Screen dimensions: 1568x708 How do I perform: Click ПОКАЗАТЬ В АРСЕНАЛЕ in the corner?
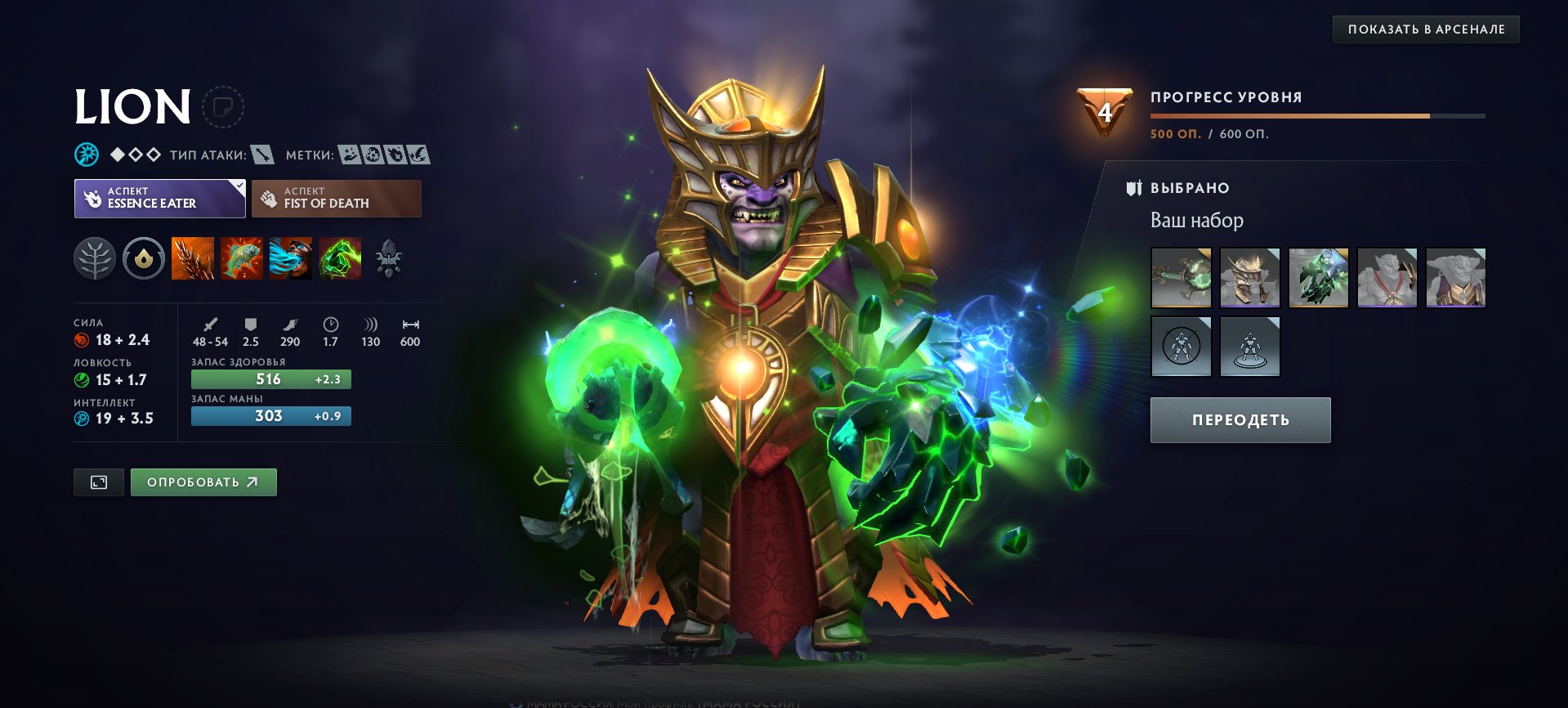pos(1427,29)
